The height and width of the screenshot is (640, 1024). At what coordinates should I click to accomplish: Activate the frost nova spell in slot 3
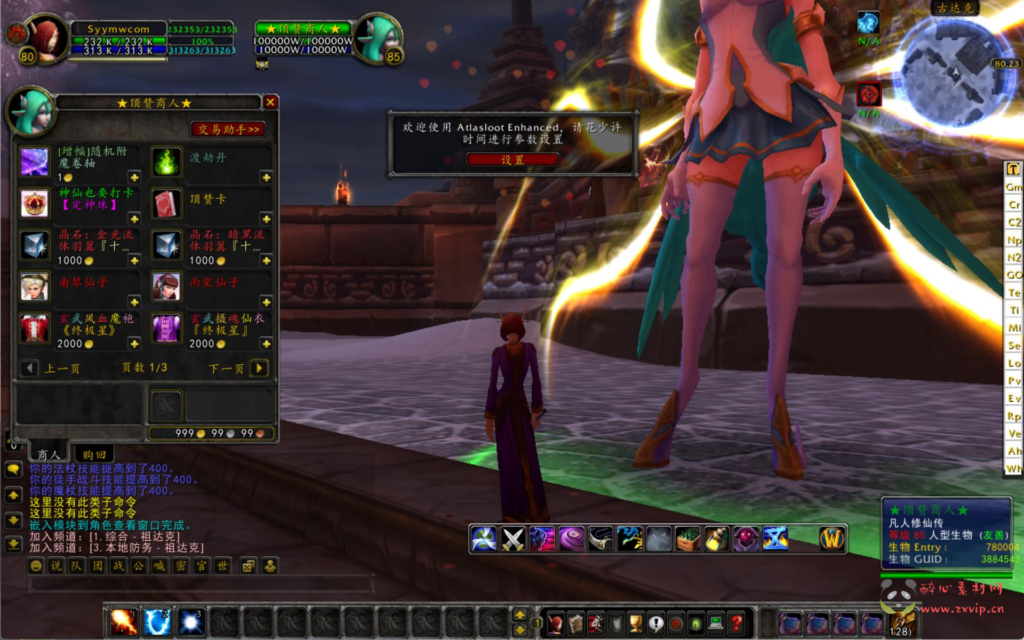tap(190, 622)
